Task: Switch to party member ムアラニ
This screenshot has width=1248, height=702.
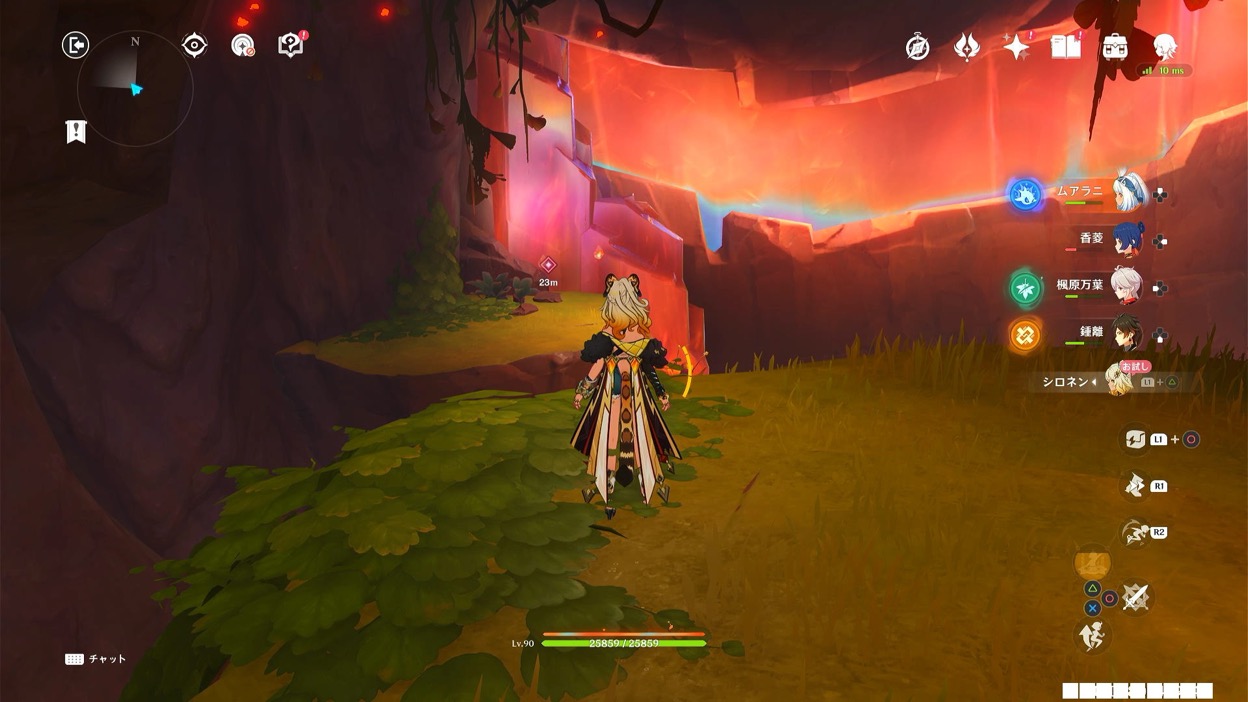Action: [x=1129, y=193]
